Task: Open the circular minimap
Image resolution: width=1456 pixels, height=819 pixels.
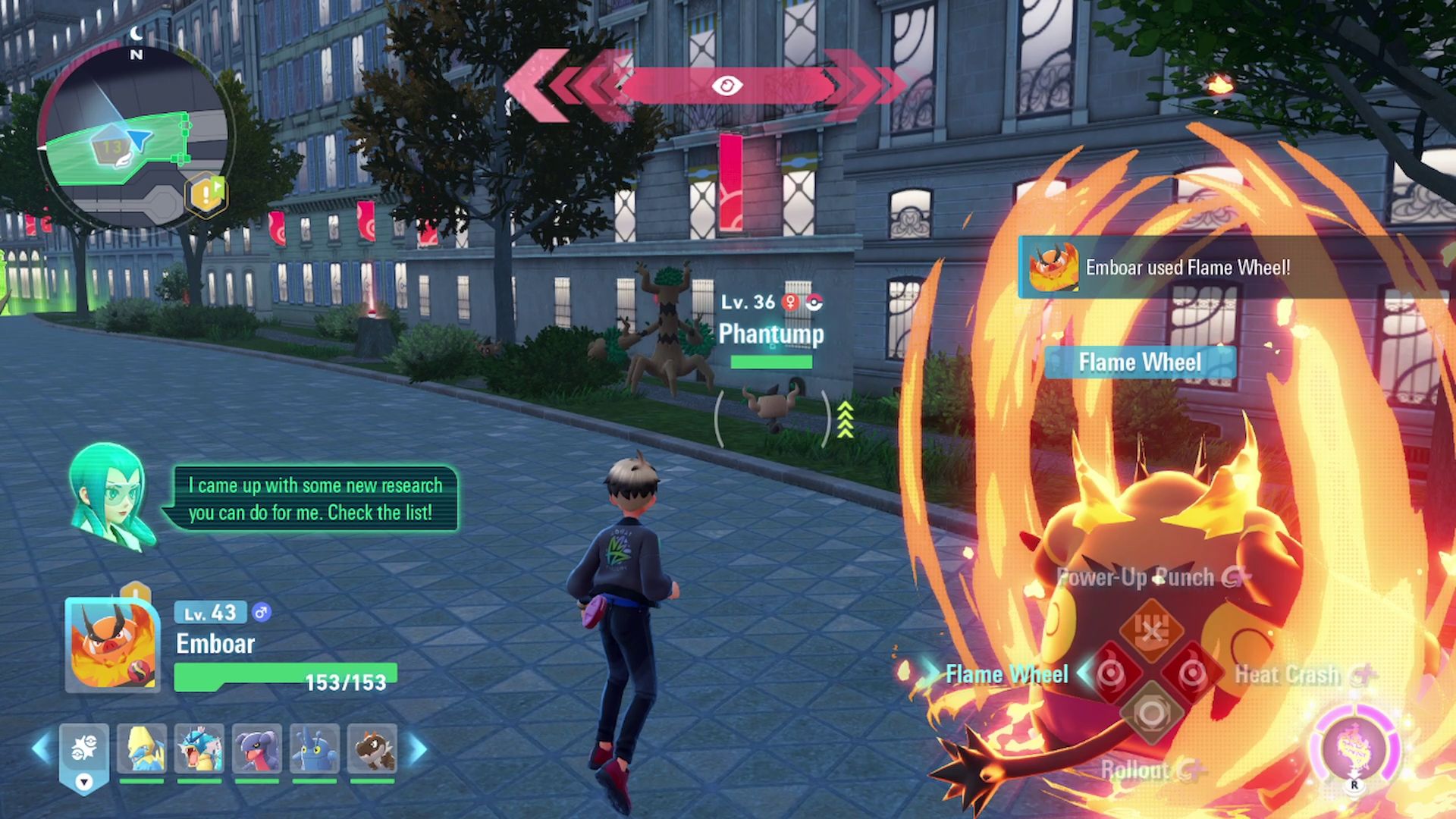Action: (135, 138)
